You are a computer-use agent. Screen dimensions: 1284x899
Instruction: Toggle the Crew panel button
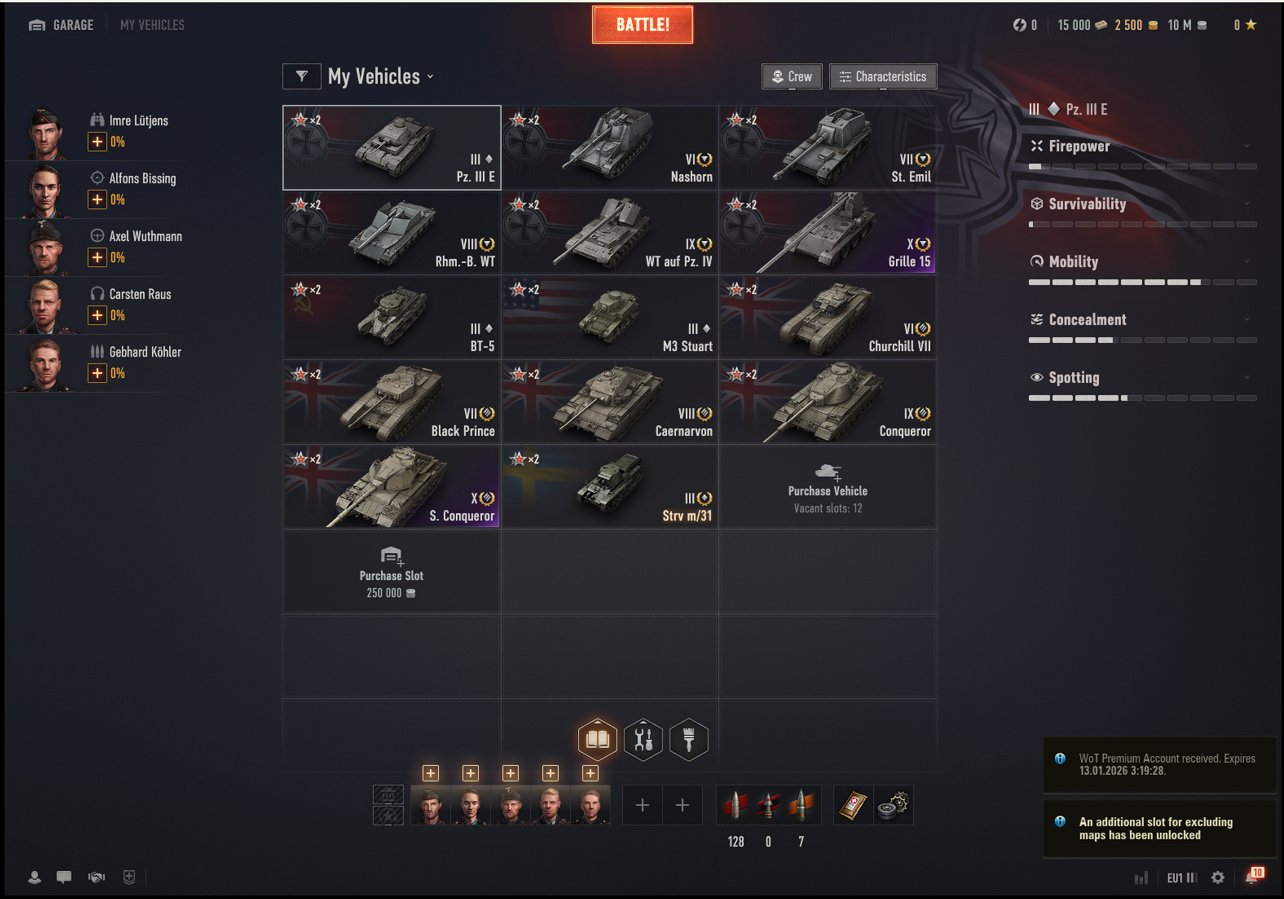coord(791,77)
